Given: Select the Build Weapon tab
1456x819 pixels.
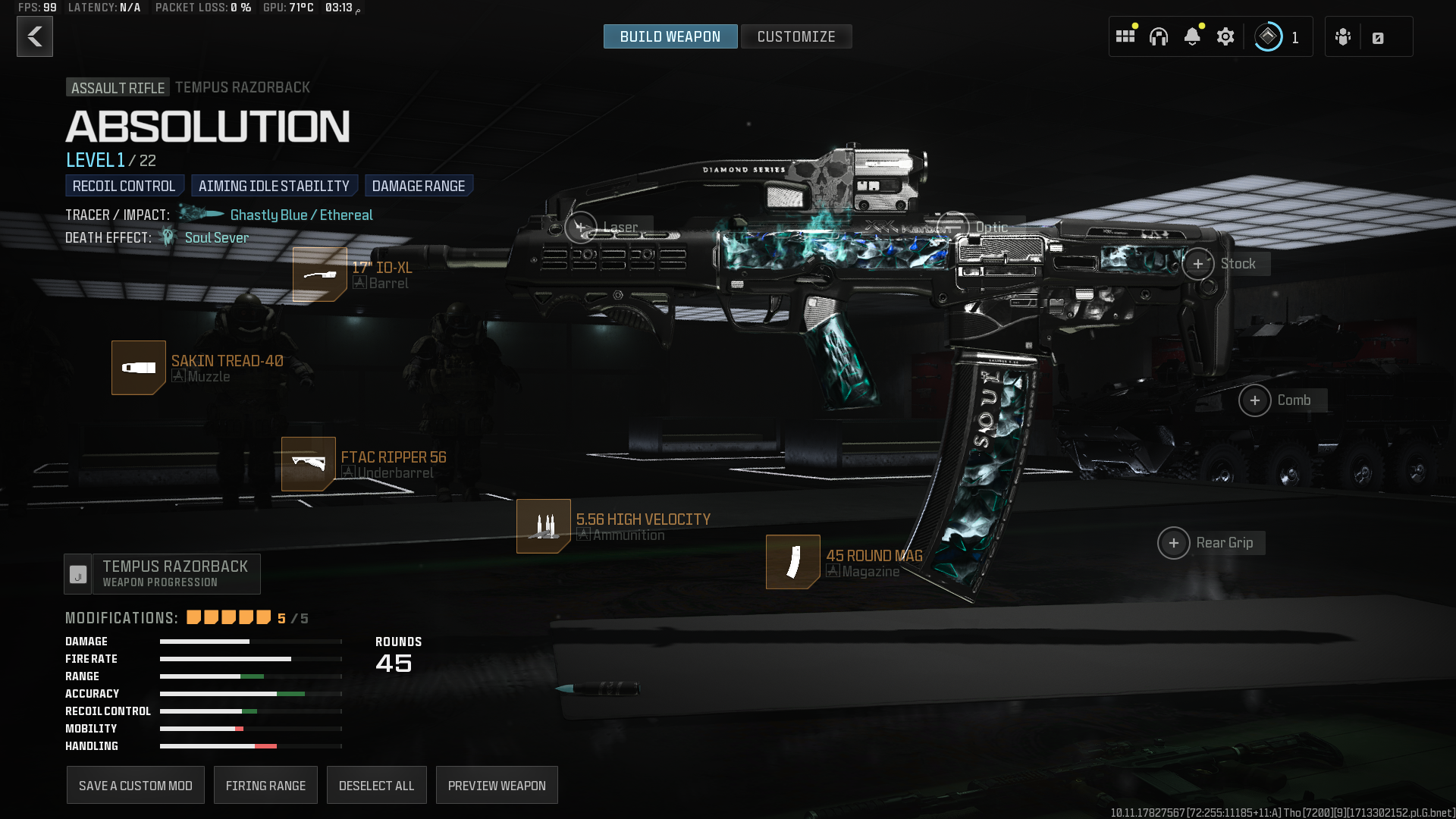Looking at the screenshot, I should 670,36.
